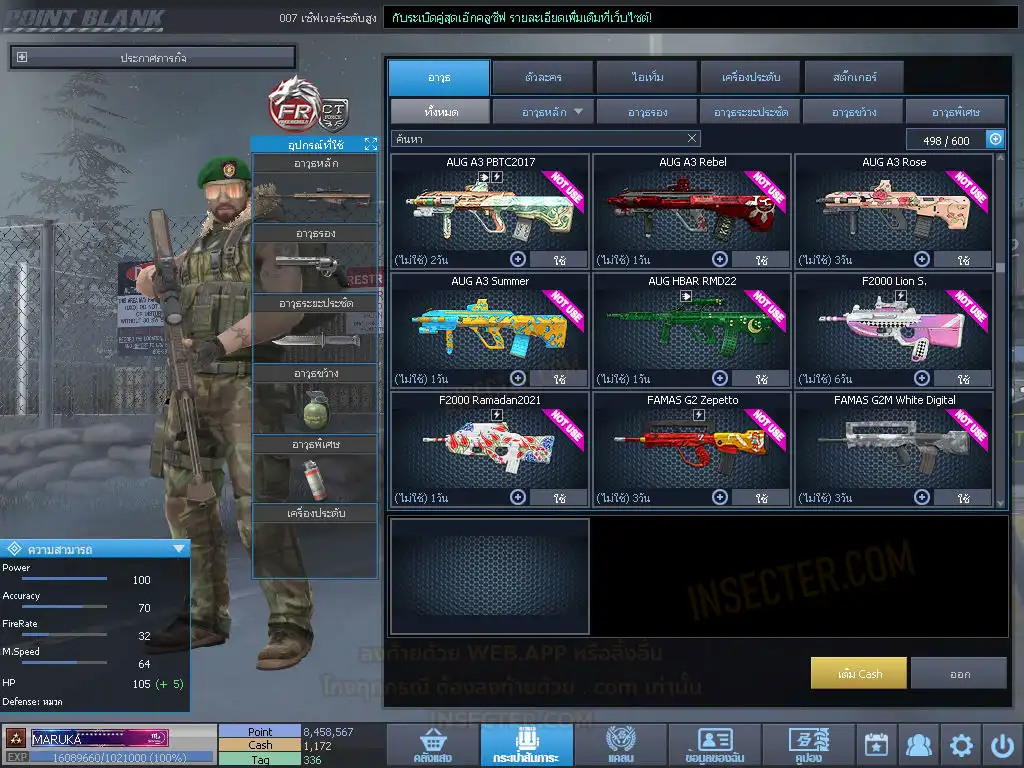Screen dimensions: 1024x768
Task: Click the เติม Cash button
Action: coord(859,673)
